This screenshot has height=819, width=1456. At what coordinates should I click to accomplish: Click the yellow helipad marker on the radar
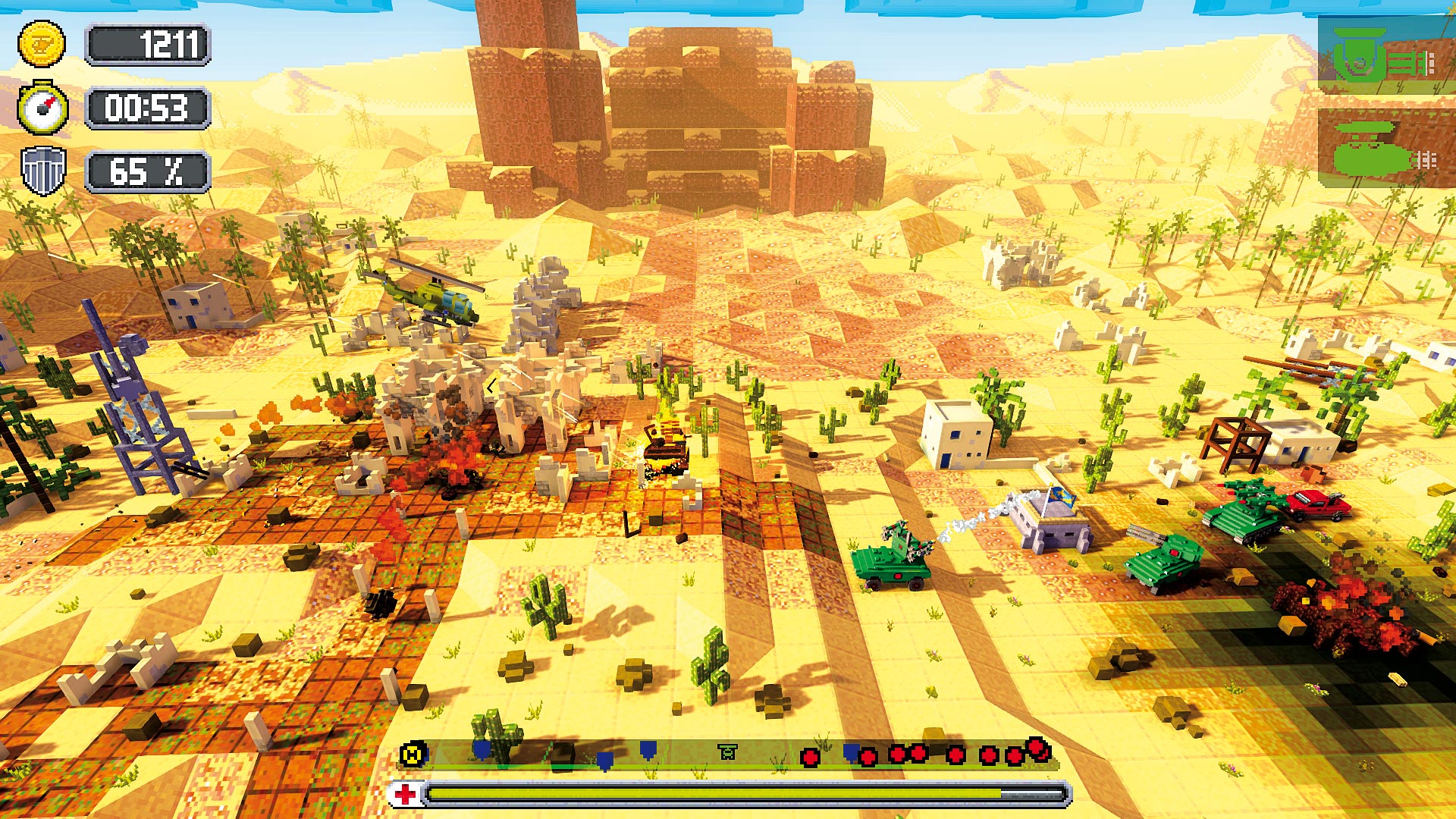(413, 753)
